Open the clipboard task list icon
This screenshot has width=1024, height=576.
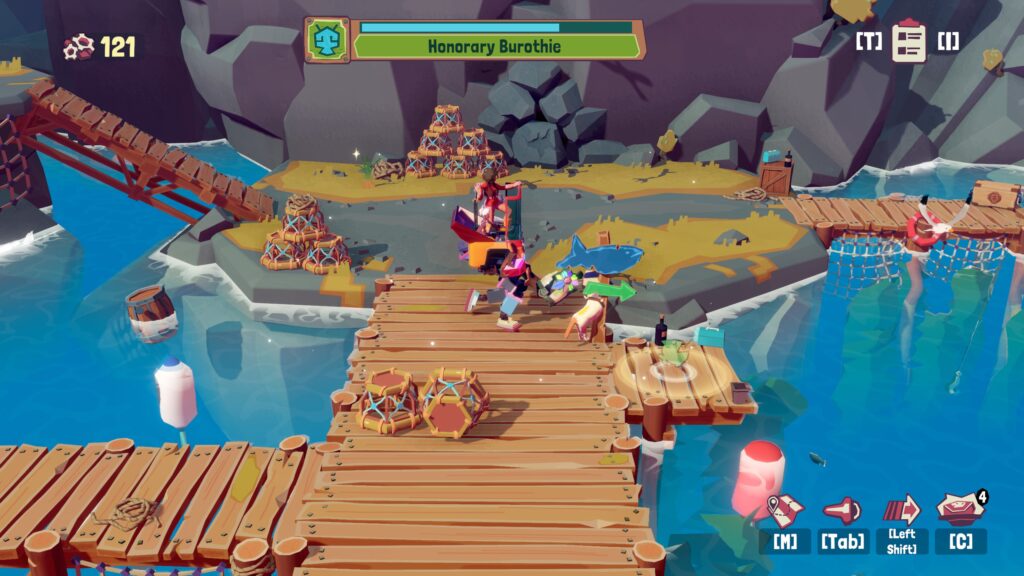(x=909, y=41)
